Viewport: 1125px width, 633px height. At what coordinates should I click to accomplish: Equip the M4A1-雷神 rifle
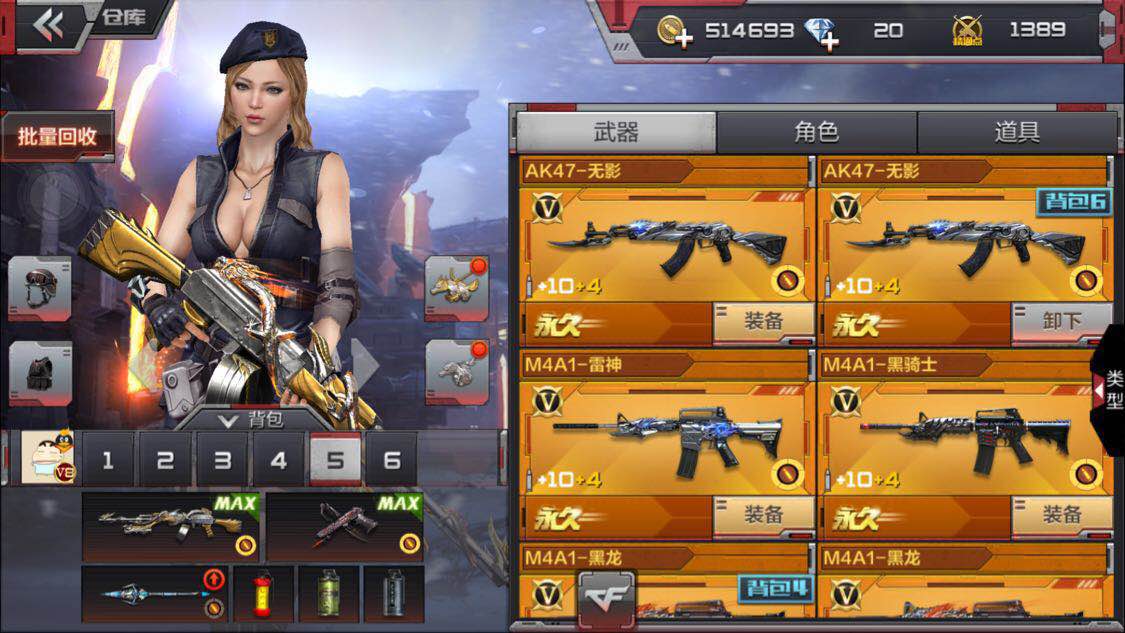[762, 515]
